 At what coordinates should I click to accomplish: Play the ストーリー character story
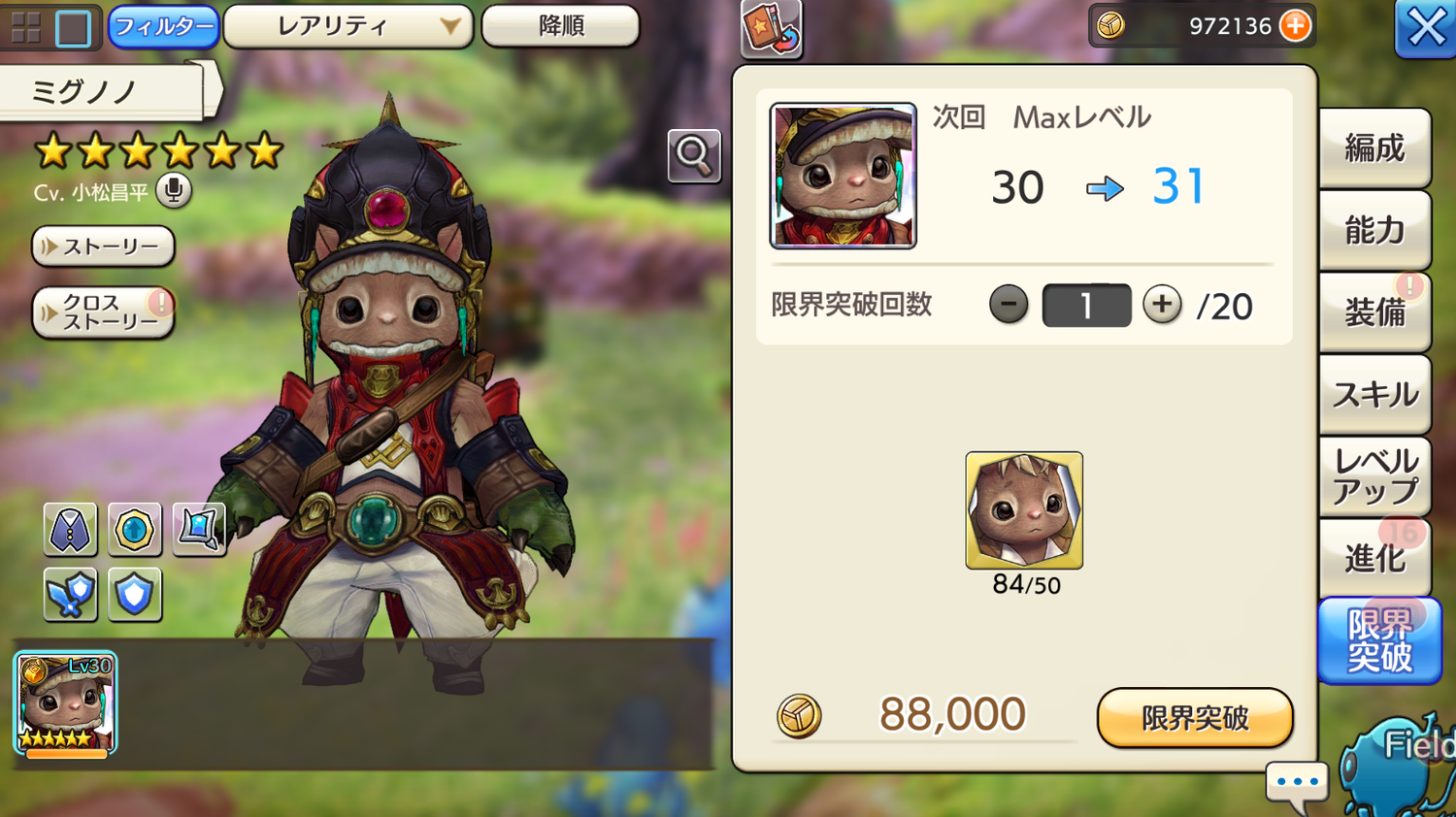(103, 246)
